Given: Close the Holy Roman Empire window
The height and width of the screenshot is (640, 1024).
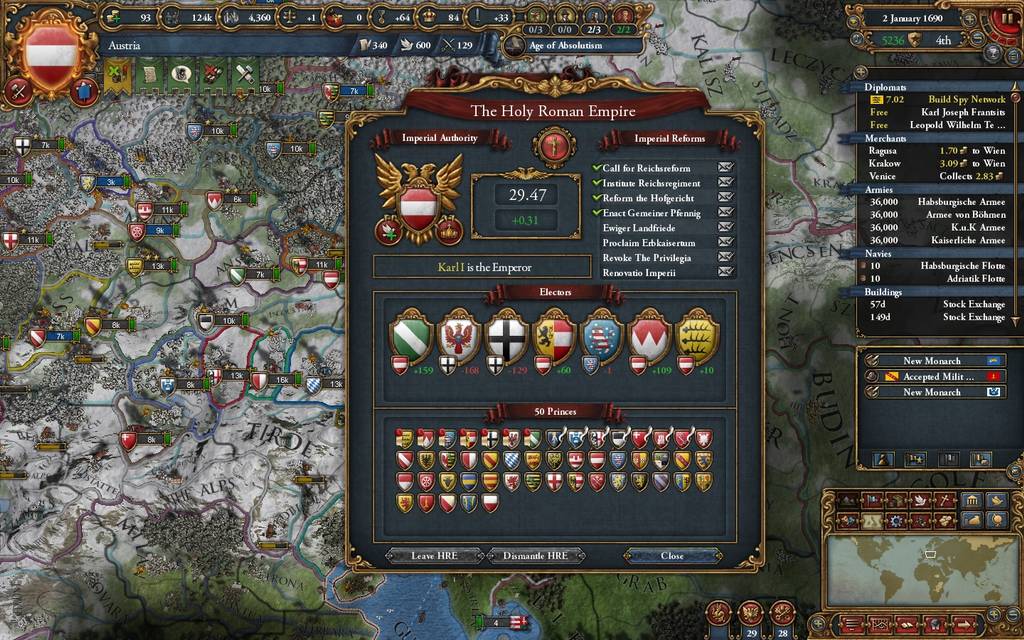Looking at the screenshot, I should tap(672, 555).
